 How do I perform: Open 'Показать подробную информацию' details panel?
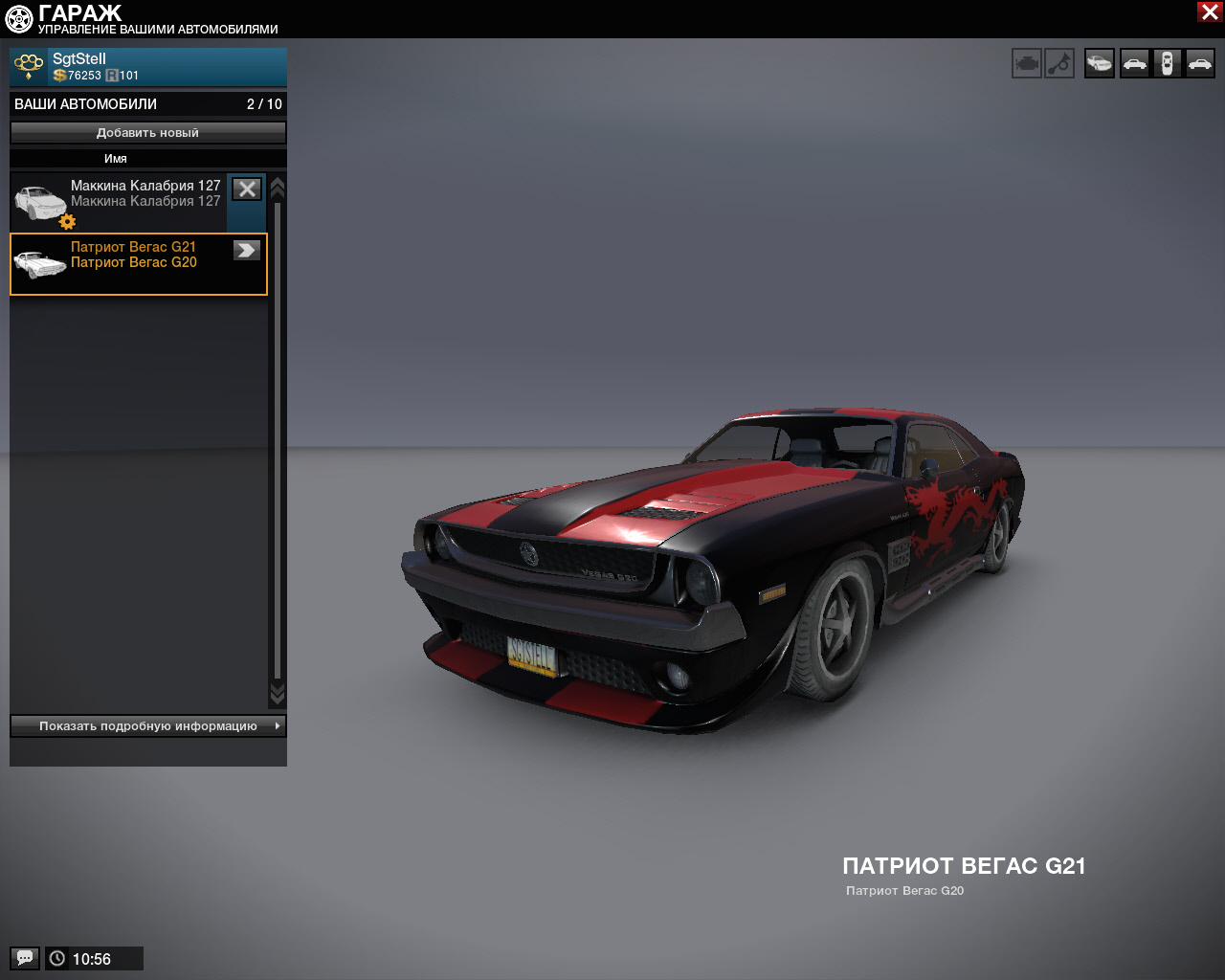[x=148, y=726]
